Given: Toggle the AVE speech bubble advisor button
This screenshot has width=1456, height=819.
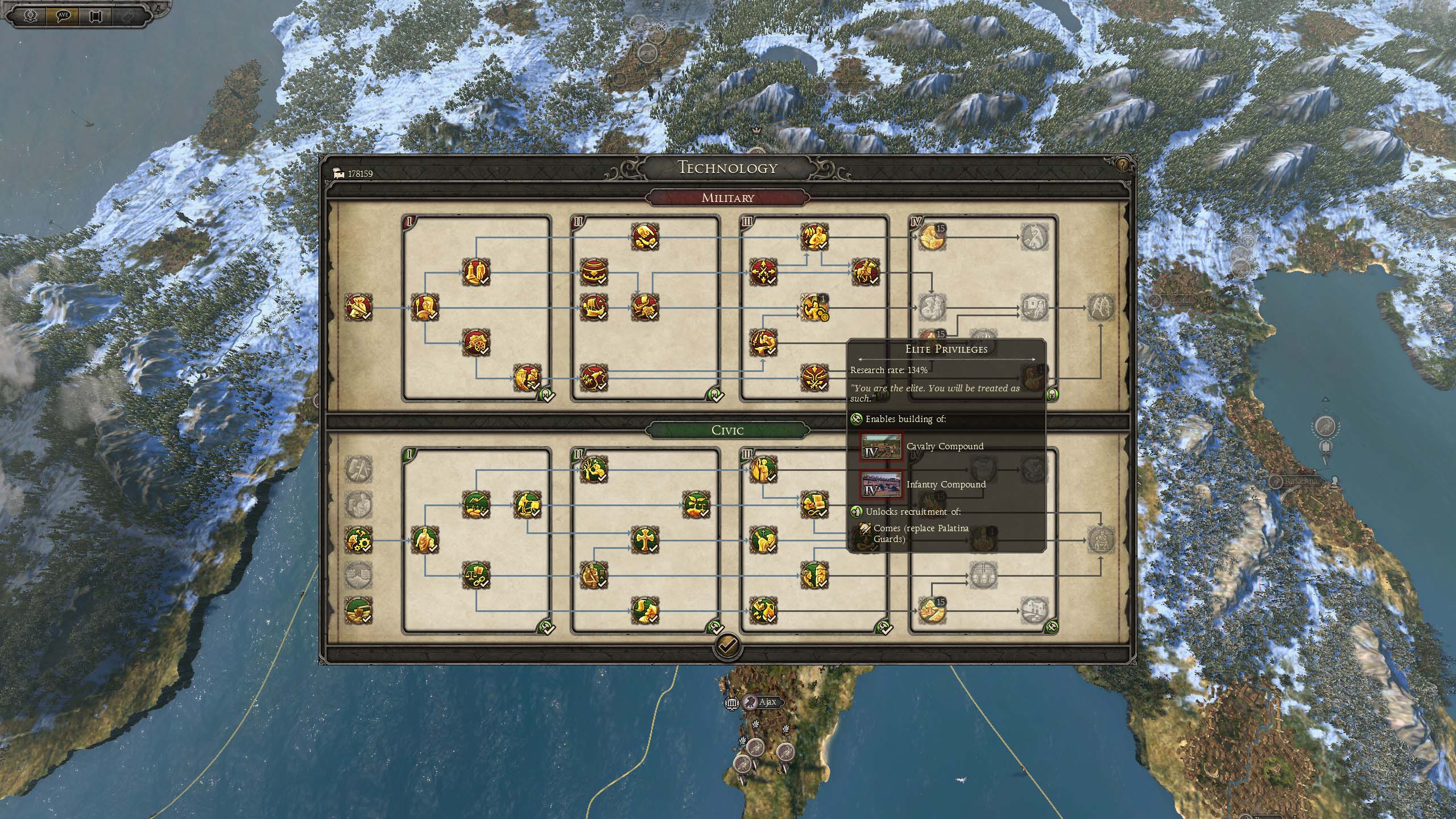Looking at the screenshot, I should [64, 15].
